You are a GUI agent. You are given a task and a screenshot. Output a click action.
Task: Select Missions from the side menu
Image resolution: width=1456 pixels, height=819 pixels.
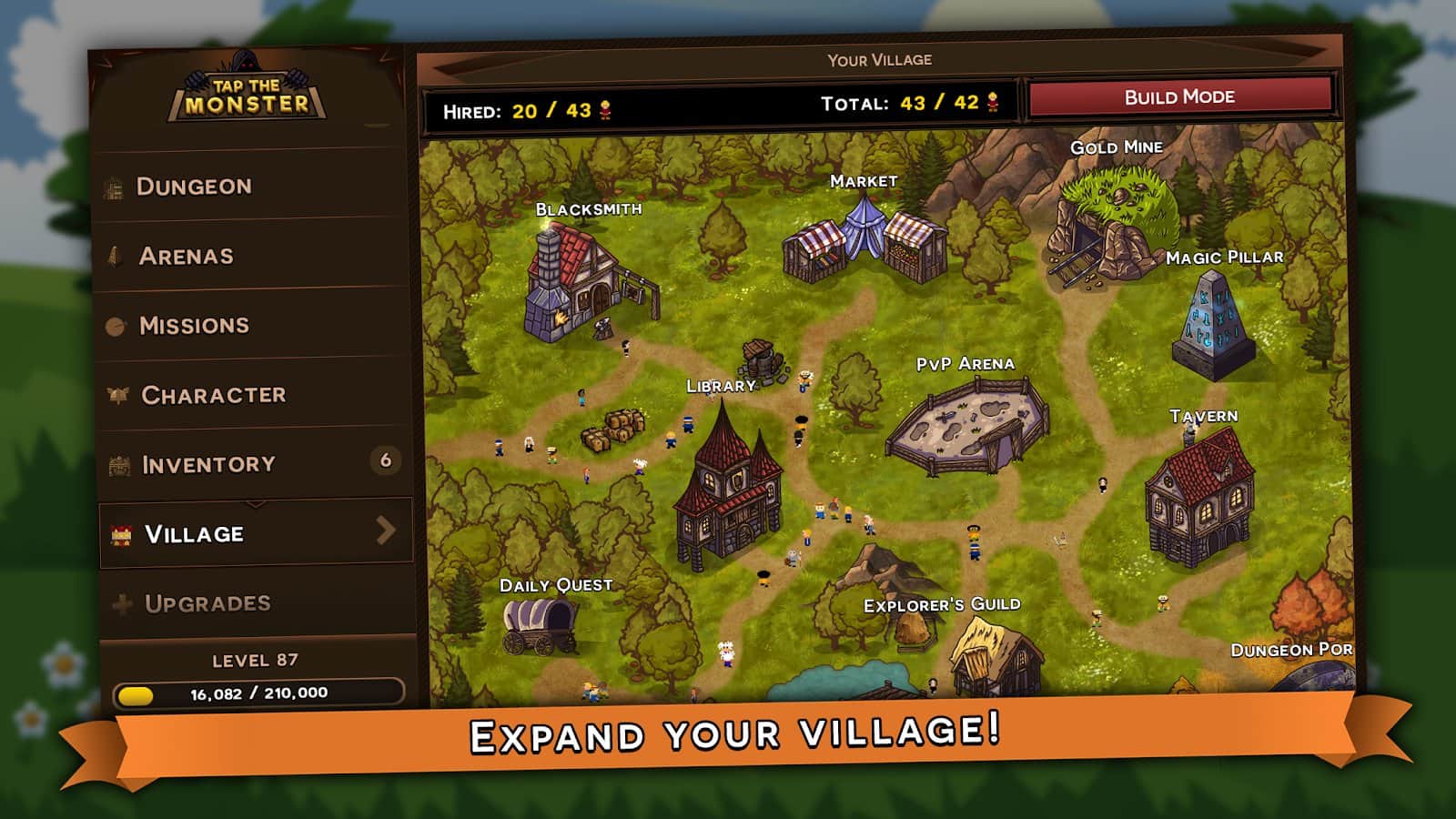[x=194, y=326]
